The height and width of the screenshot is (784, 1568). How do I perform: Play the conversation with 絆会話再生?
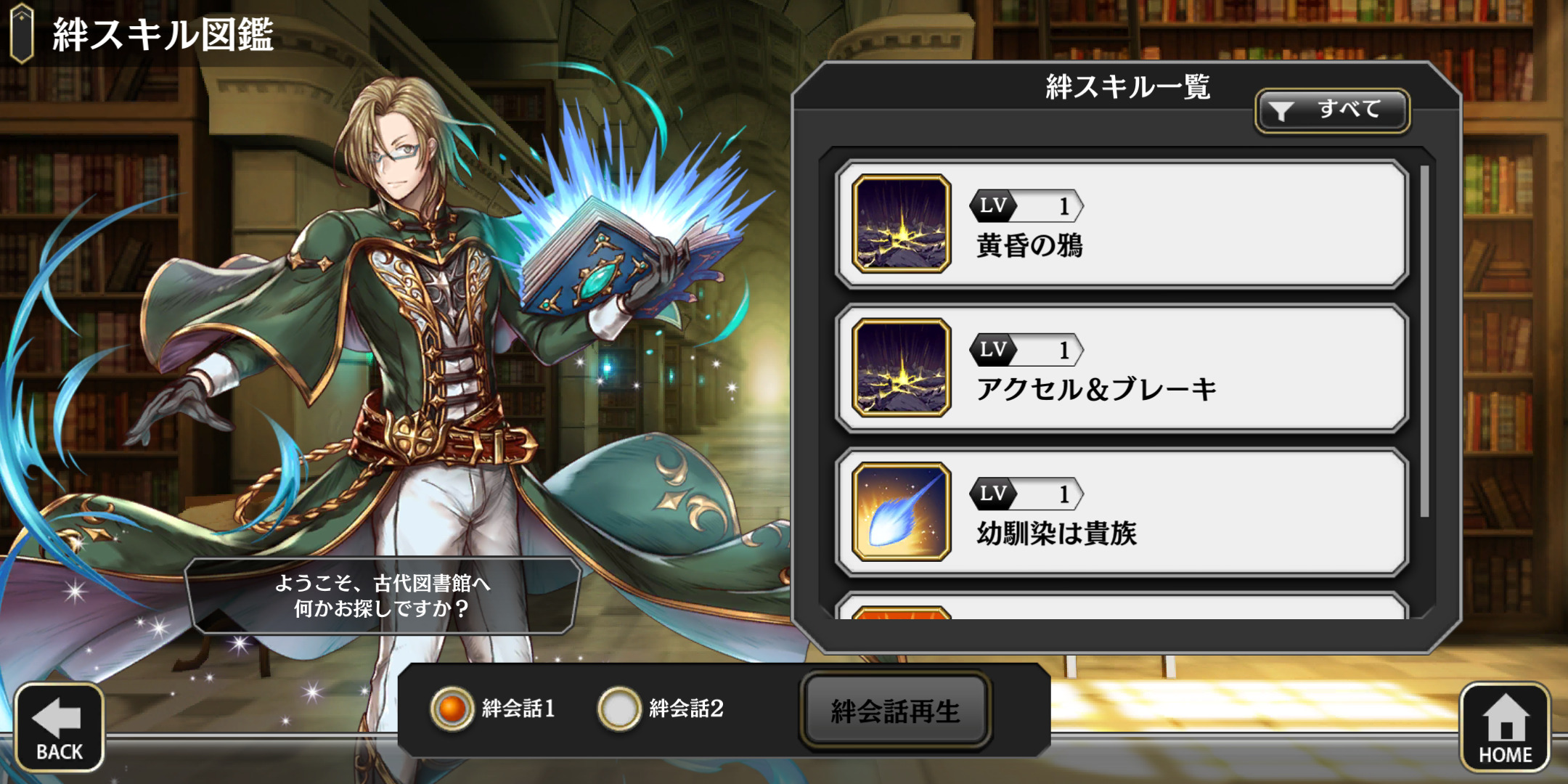[895, 711]
